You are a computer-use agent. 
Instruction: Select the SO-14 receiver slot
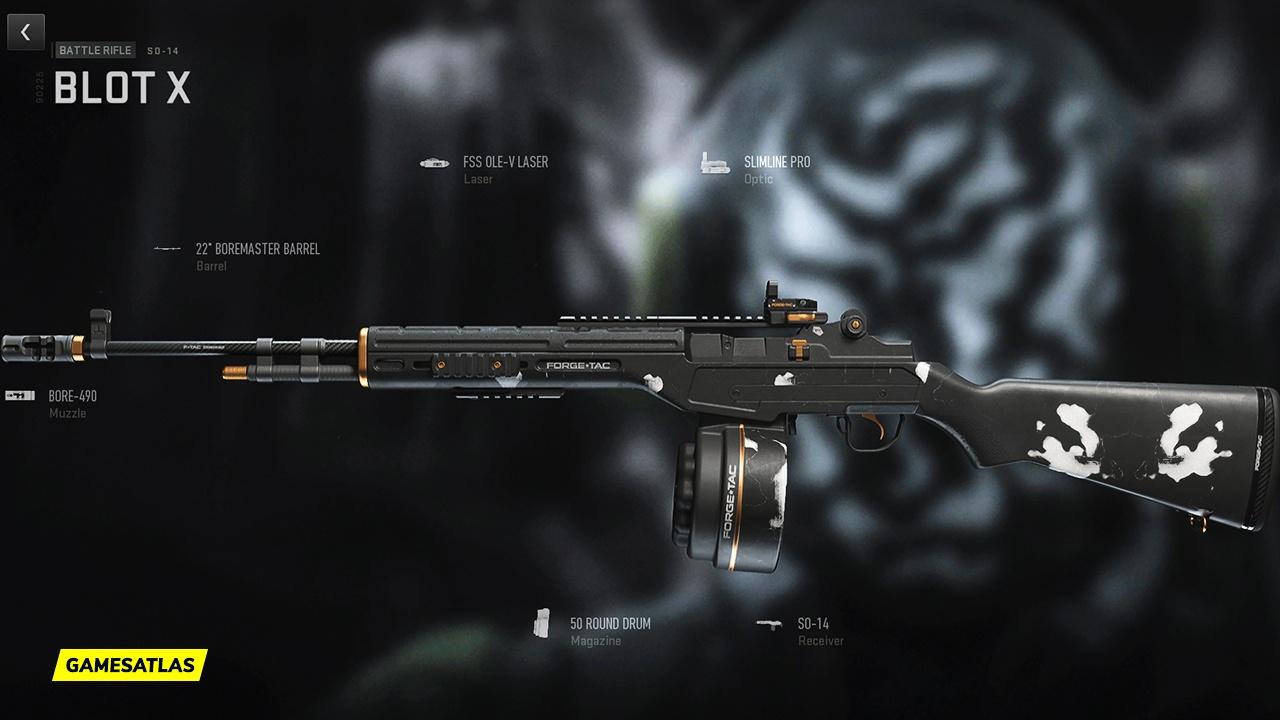coord(812,624)
